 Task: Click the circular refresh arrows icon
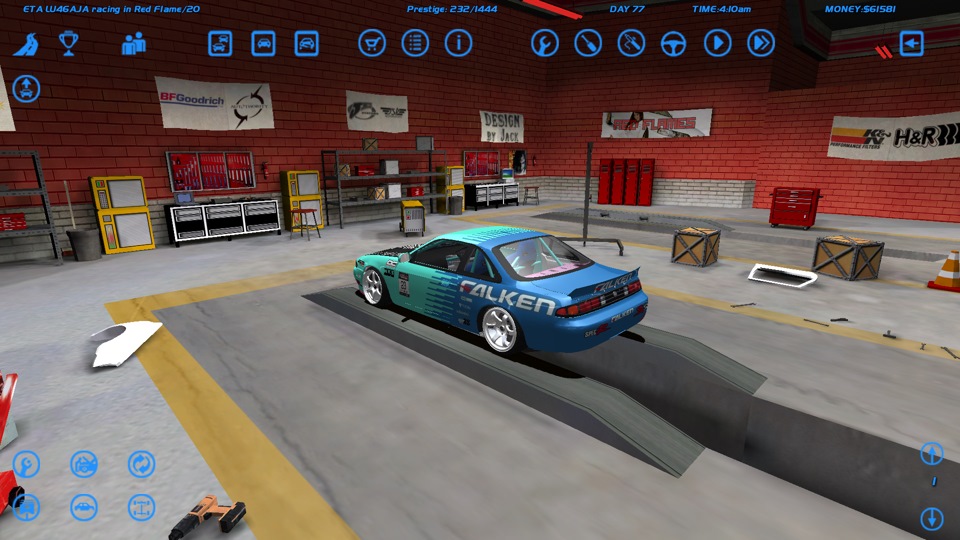coord(141,464)
